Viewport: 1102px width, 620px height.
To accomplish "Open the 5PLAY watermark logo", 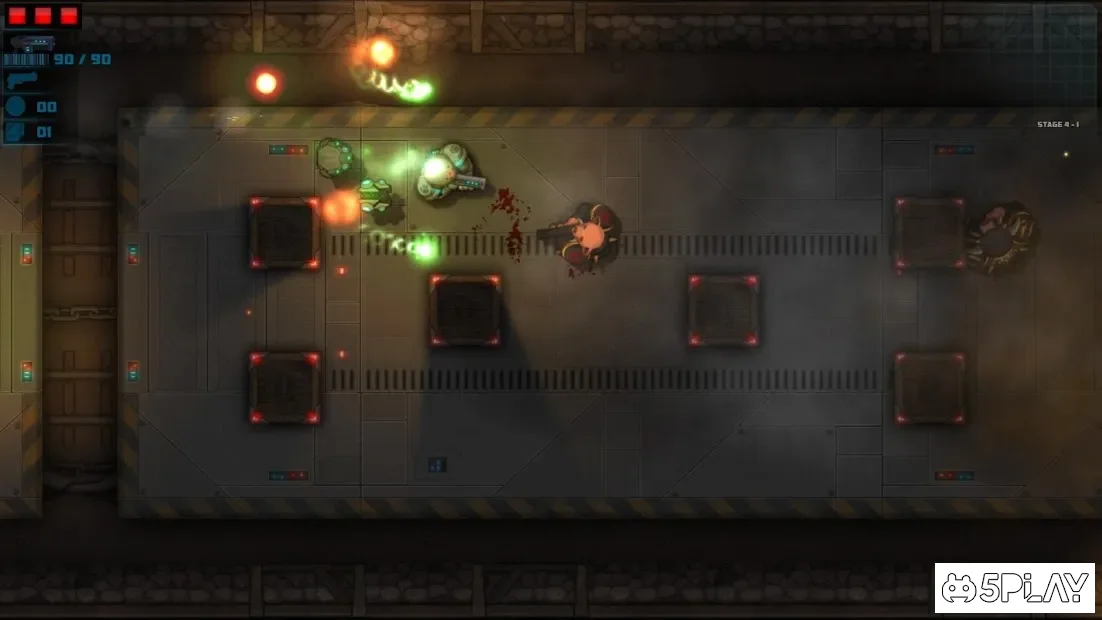I will point(1014,588).
